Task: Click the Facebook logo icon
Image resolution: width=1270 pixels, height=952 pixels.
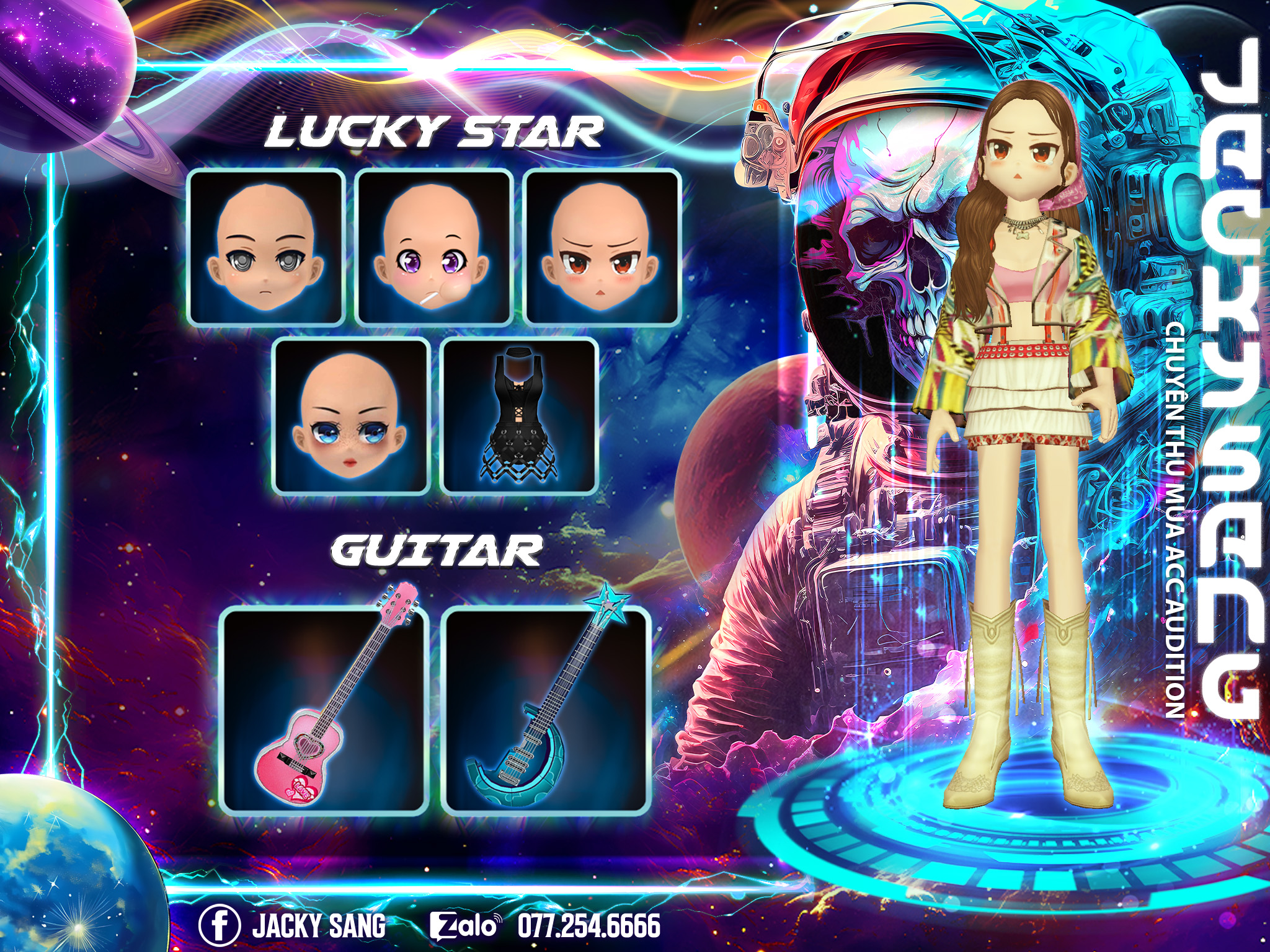Action: (x=219, y=925)
